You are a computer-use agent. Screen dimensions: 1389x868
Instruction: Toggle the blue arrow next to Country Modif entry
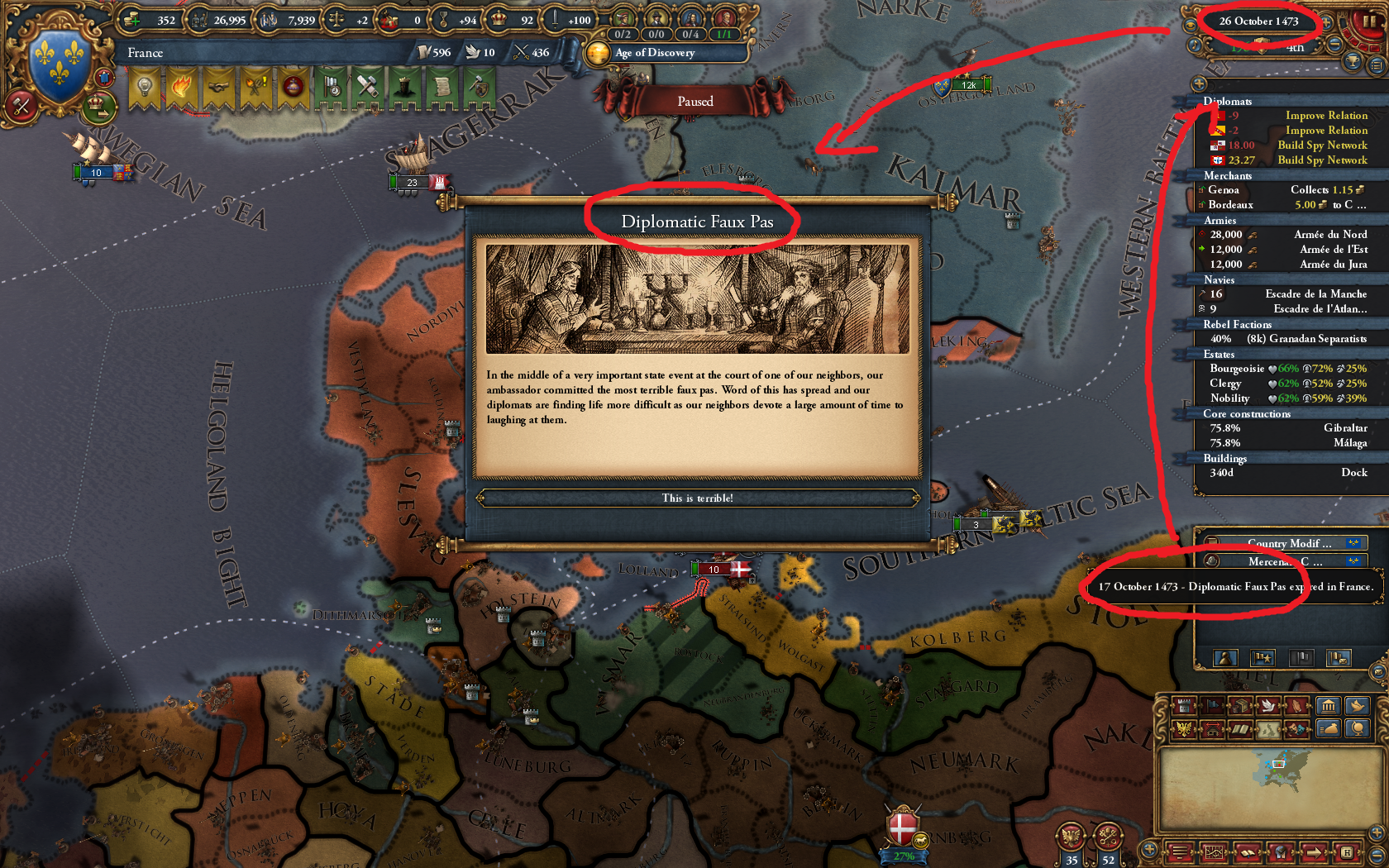click(1353, 543)
